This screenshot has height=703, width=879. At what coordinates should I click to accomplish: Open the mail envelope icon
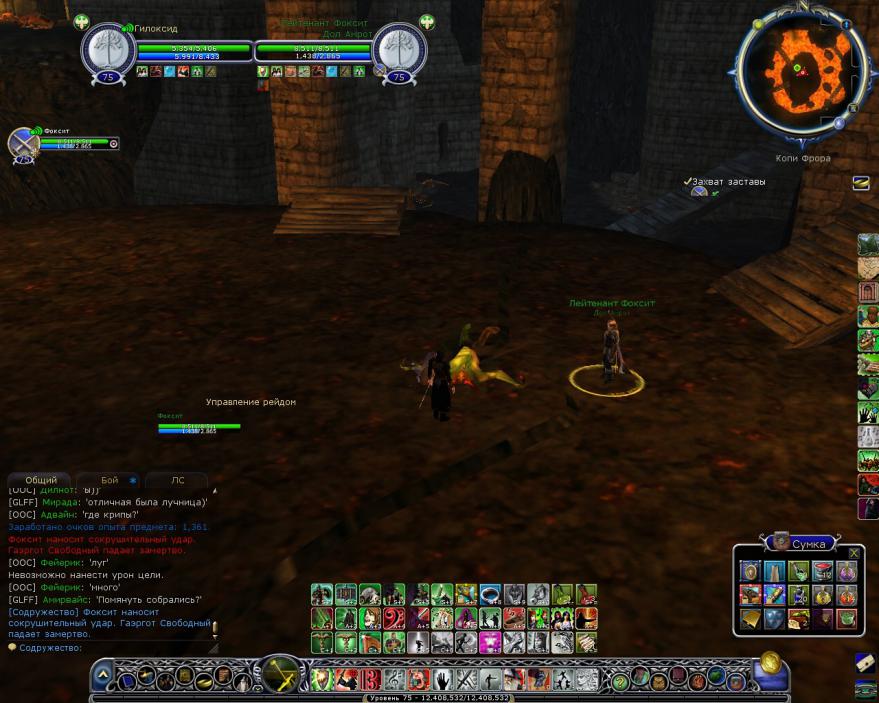point(864,662)
